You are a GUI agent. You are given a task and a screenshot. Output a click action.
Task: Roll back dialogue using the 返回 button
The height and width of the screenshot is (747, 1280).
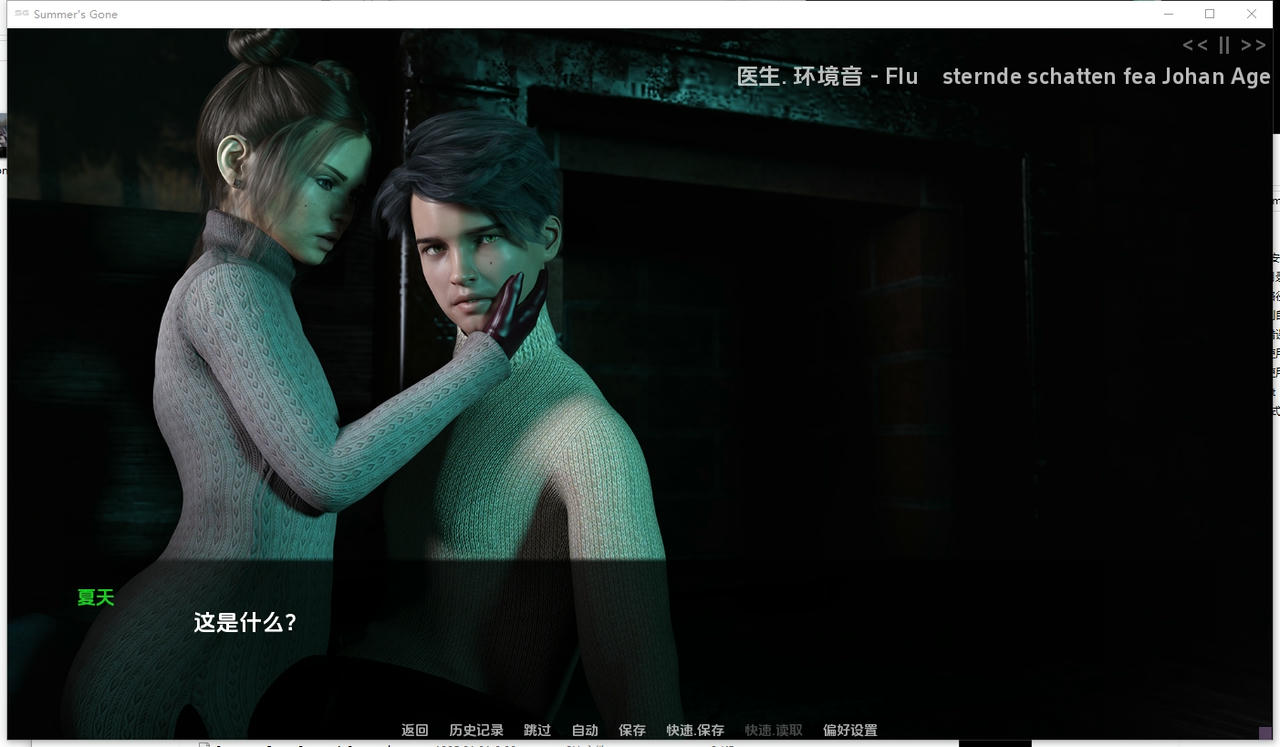point(414,730)
